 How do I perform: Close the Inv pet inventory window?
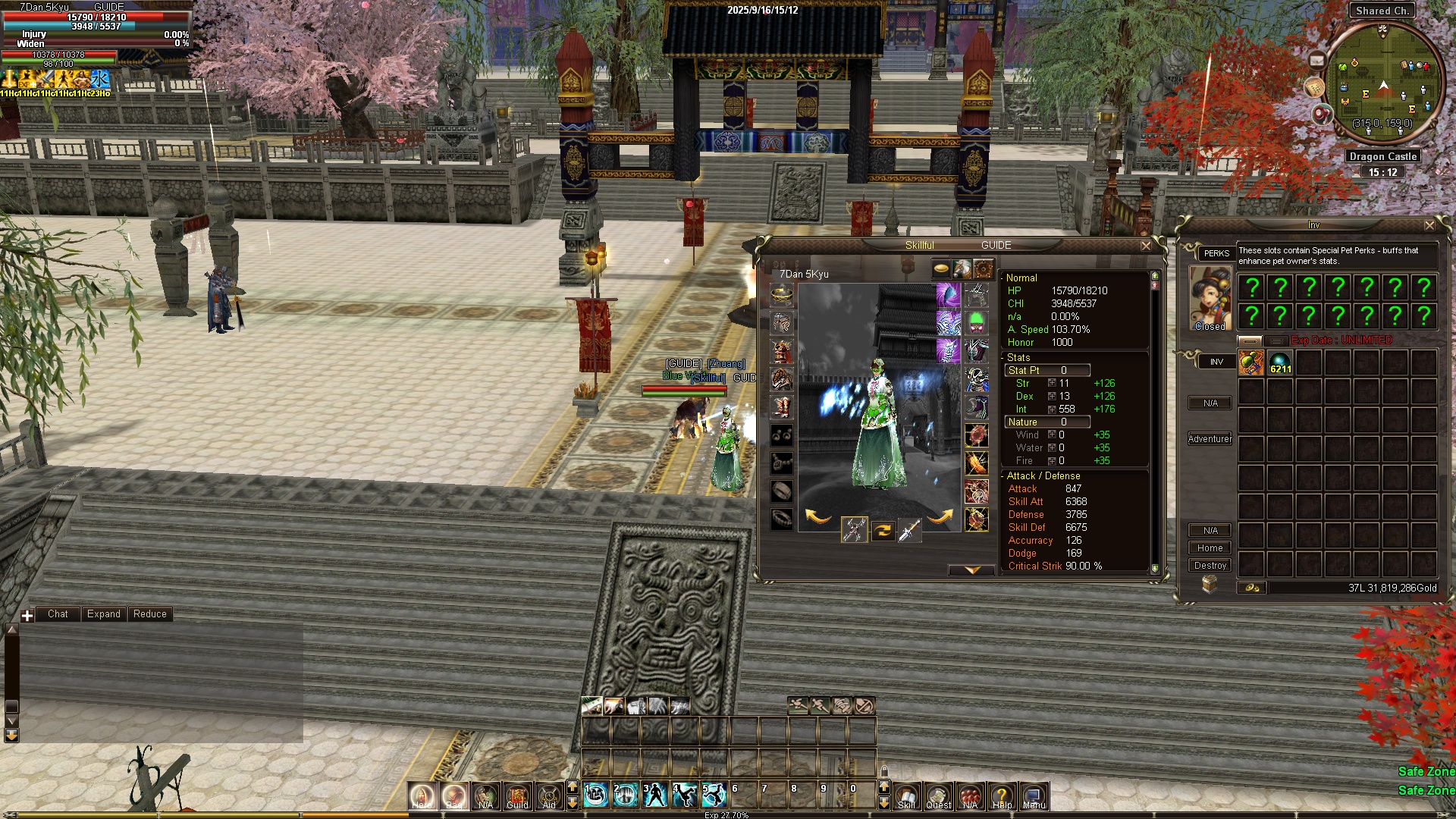(x=1429, y=225)
